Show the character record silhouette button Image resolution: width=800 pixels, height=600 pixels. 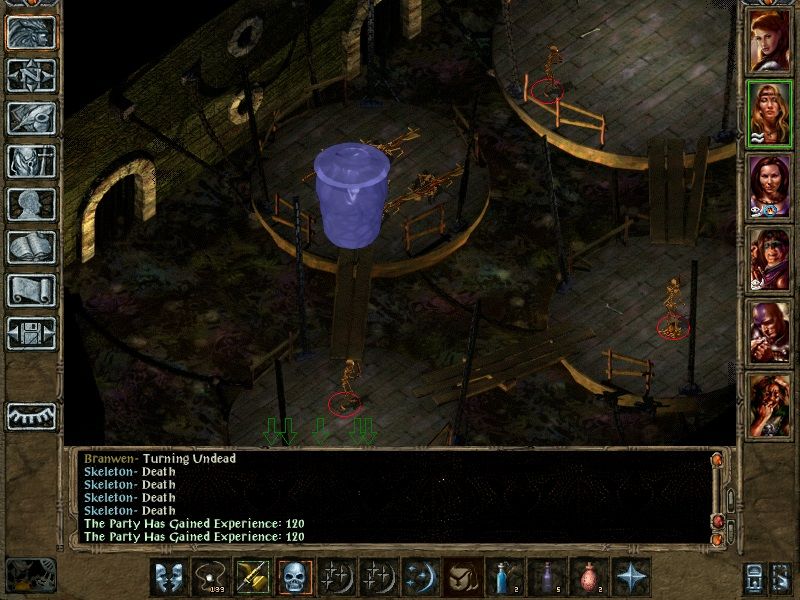[31, 205]
